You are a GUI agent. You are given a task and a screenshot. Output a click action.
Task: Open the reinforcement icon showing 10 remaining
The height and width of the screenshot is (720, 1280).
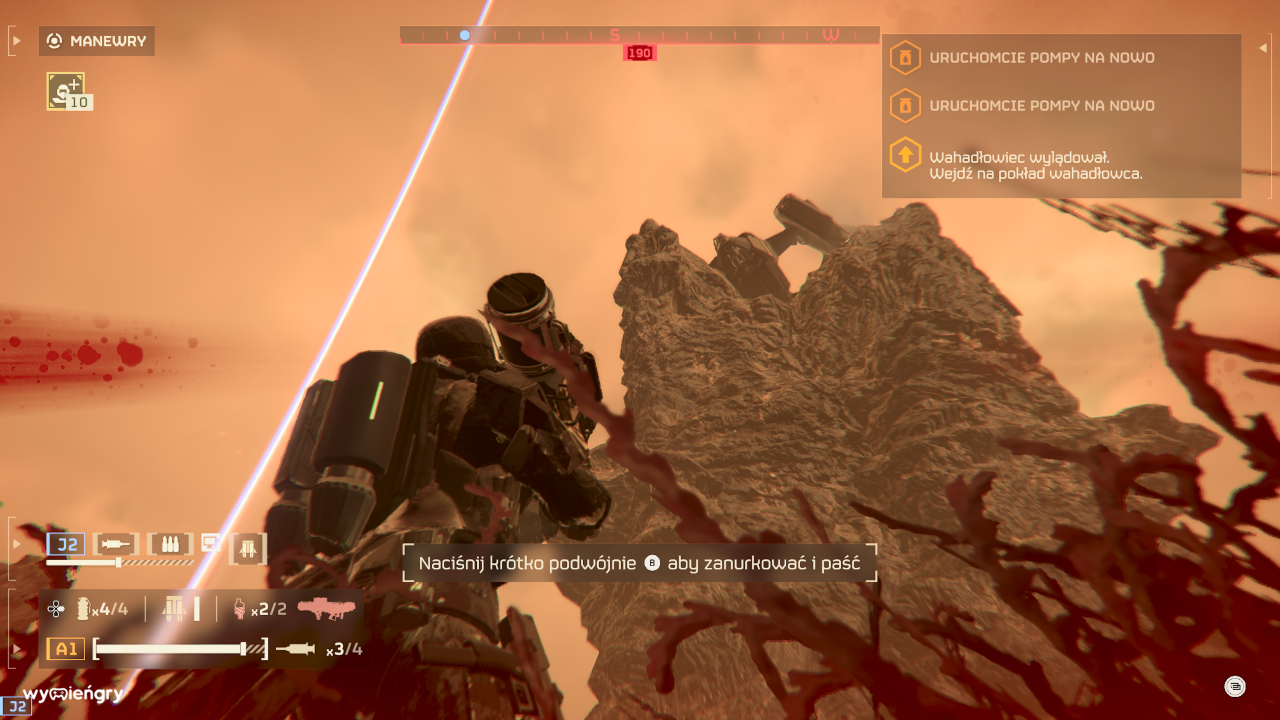coord(65,90)
